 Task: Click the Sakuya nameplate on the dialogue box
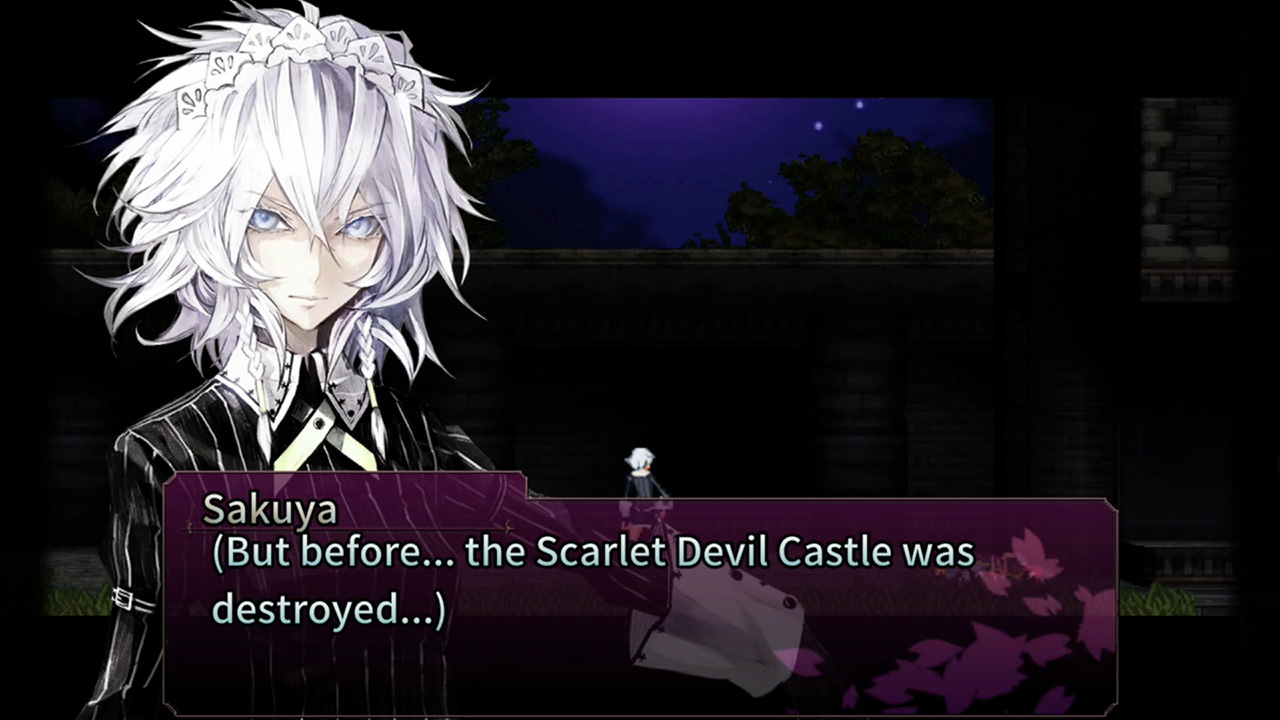point(268,509)
